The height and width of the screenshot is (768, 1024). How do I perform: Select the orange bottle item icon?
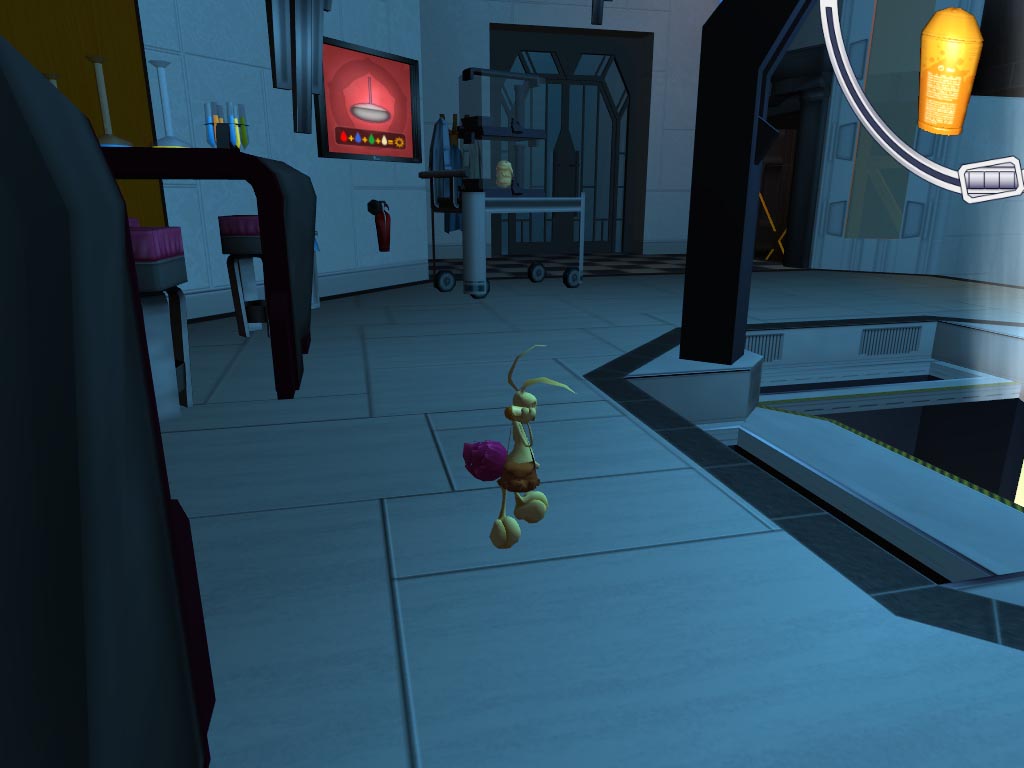click(948, 70)
